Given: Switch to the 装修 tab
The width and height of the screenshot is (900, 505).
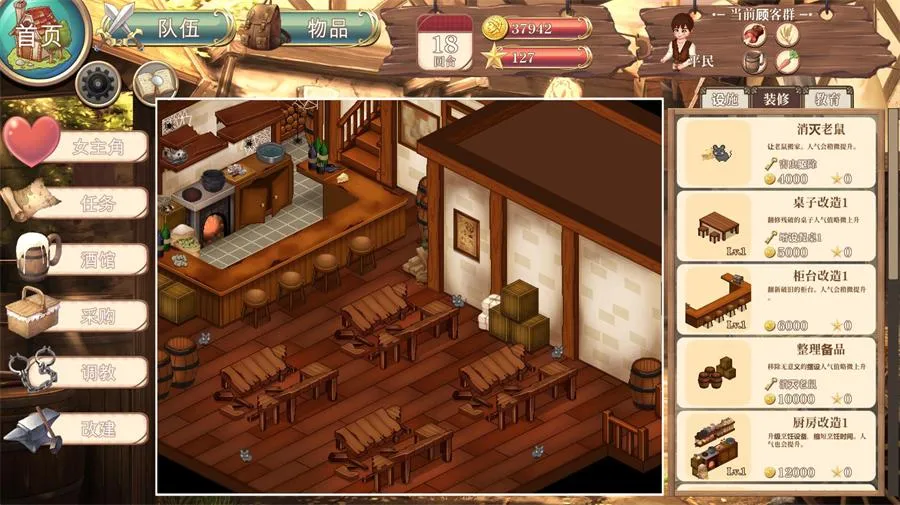Looking at the screenshot, I should 776,98.
